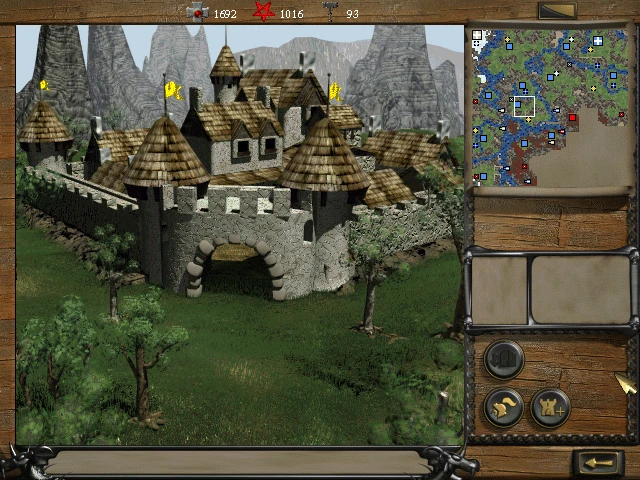
Task: Select the red enemy marker on minimap
Action: point(573,118)
